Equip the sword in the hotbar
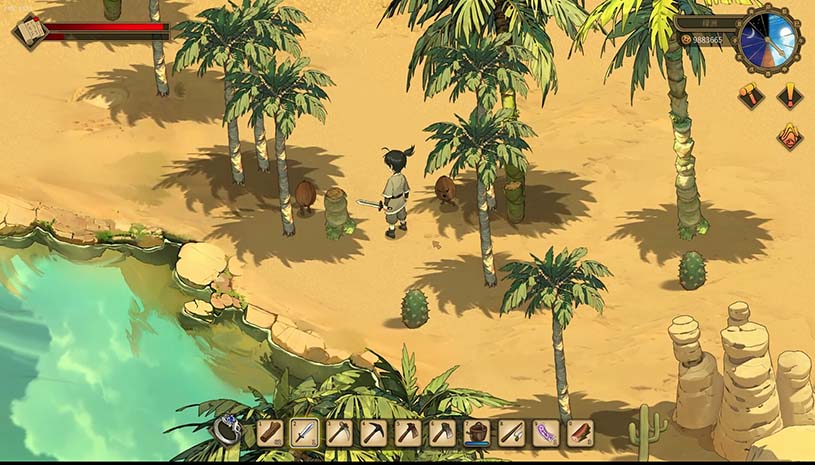Viewport: 815px width, 465px height. point(304,433)
